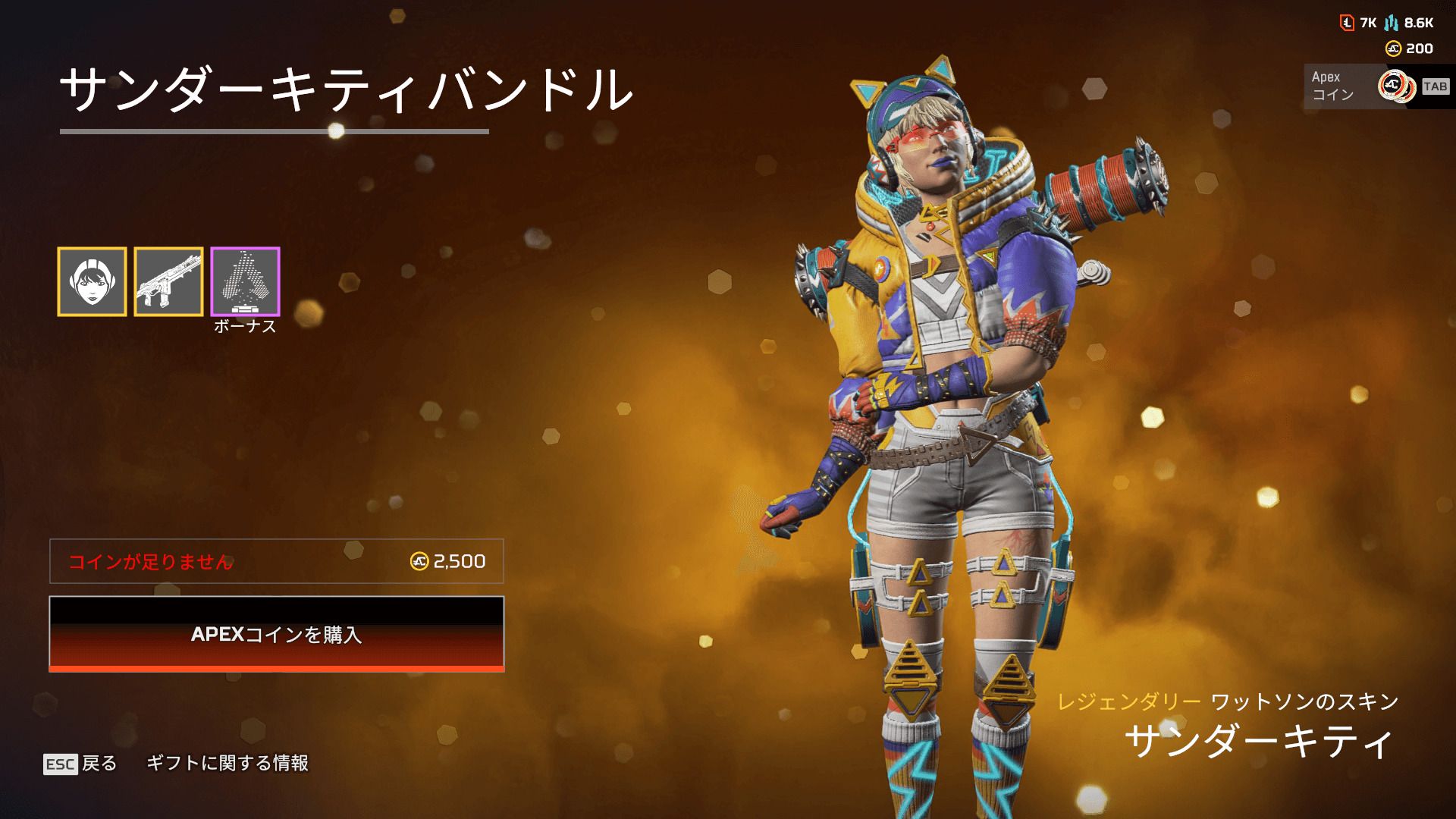The image size is (1456, 819).
Task: Click the APEXコインを購入 purchase button
Action: (277, 634)
